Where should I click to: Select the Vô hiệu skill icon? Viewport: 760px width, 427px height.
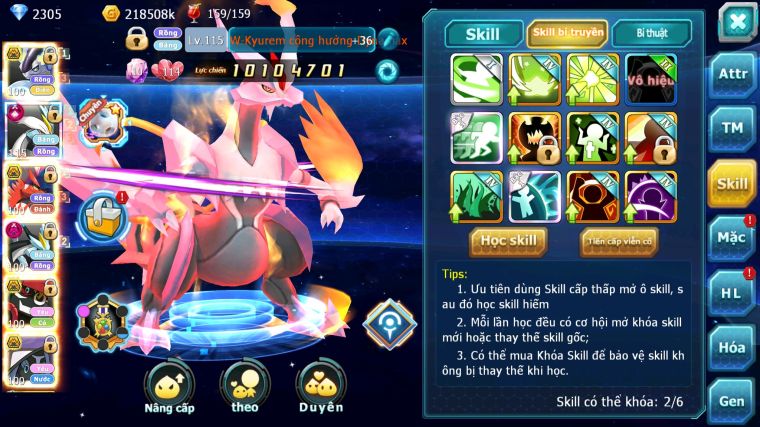pyautogui.click(x=651, y=79)
